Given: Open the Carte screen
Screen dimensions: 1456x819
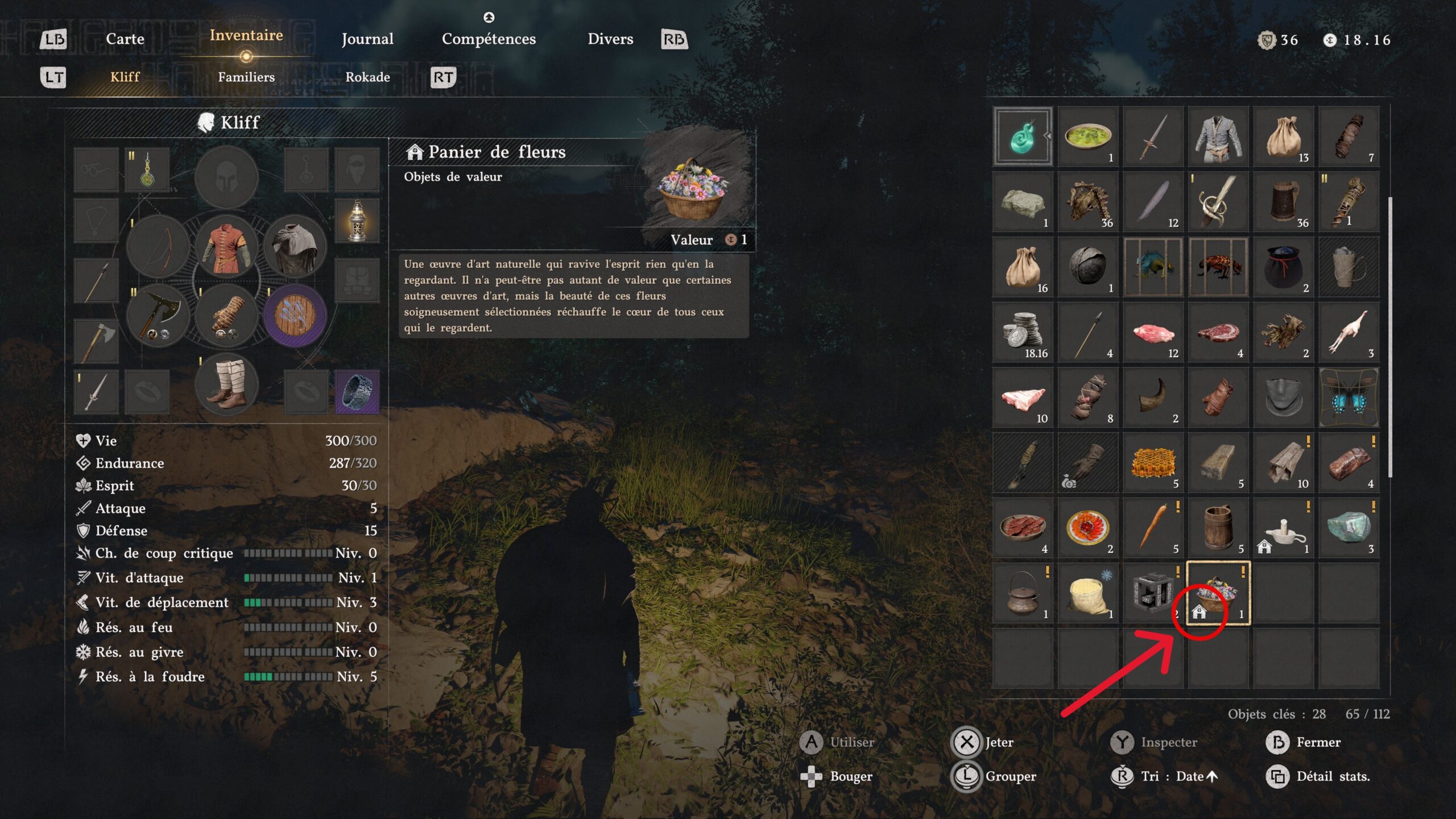Looking at the screenshot, I should click(x=125, y=39).
